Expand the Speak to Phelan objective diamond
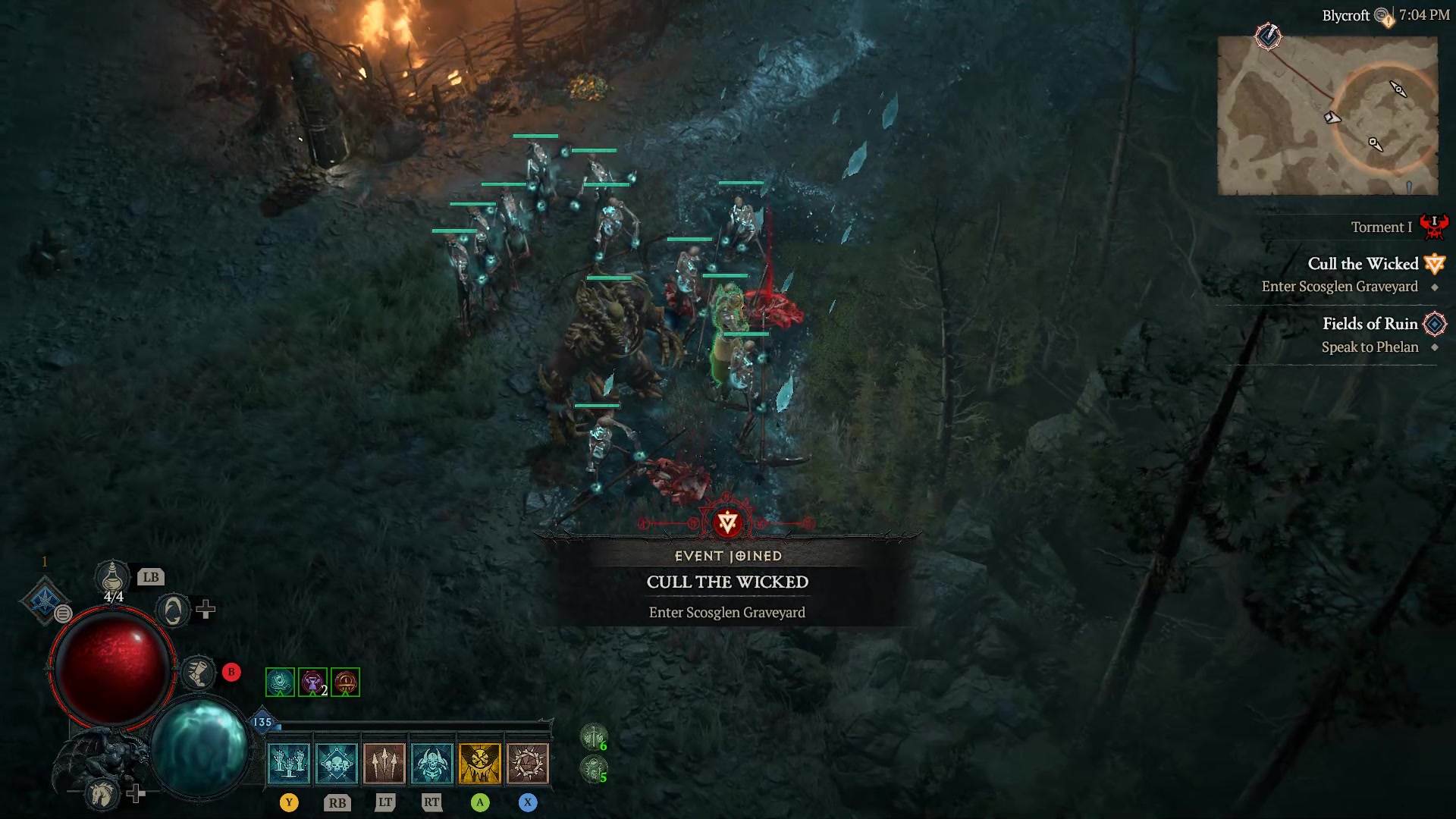The height and width of the screenshot is (819, 1456). click(x=1433, y=347)
